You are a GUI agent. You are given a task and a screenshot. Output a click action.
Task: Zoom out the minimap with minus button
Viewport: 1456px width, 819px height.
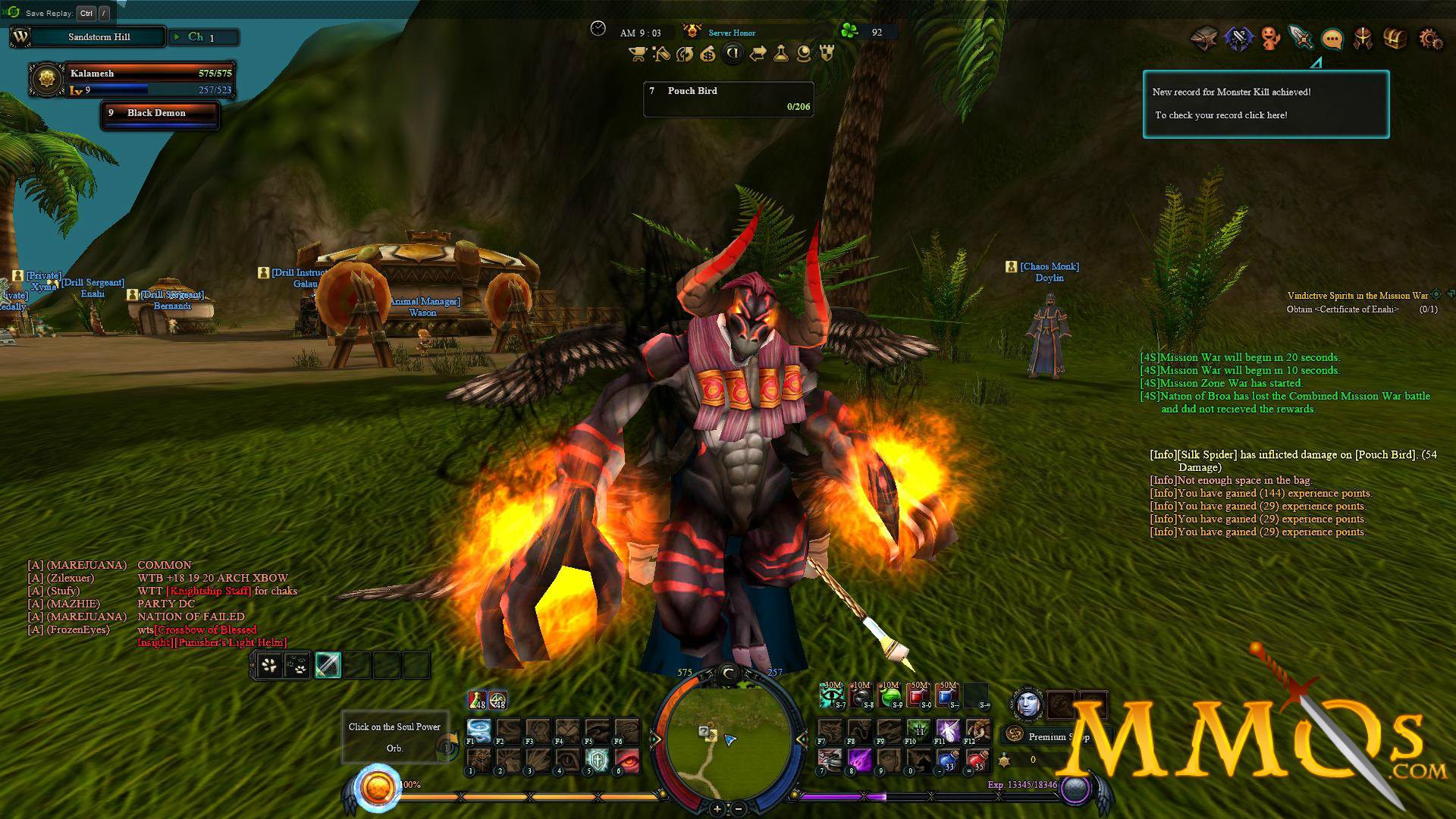(739, 808)
